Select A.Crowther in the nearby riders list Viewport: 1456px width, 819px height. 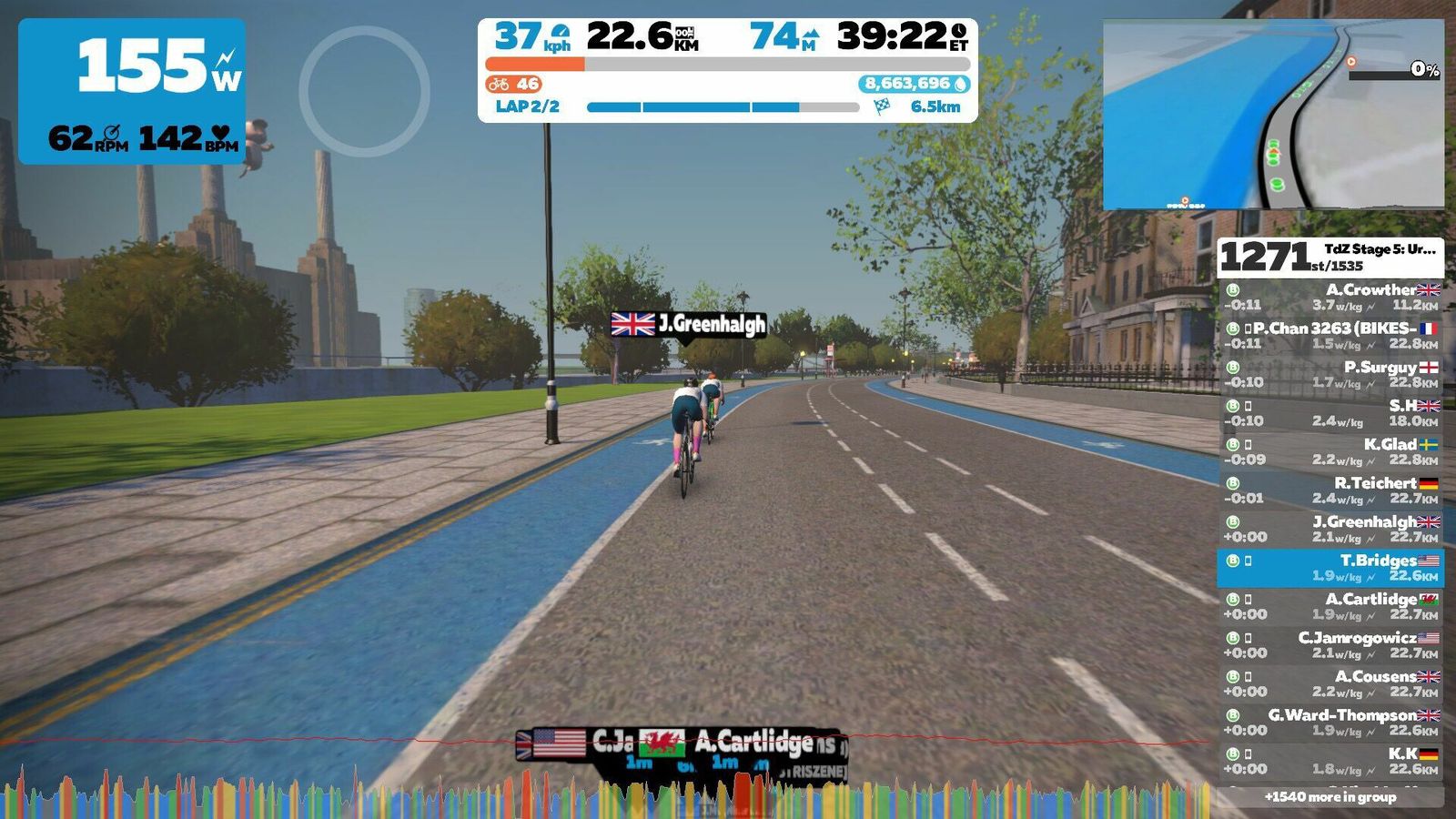click(1330, 297)
